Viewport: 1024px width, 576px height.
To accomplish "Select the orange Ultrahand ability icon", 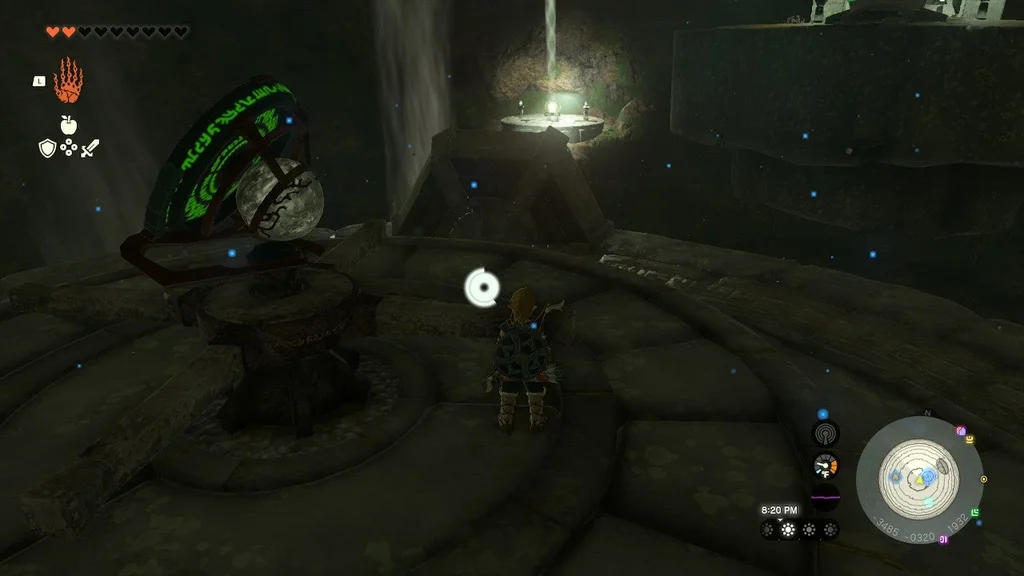I will (68, 81).
